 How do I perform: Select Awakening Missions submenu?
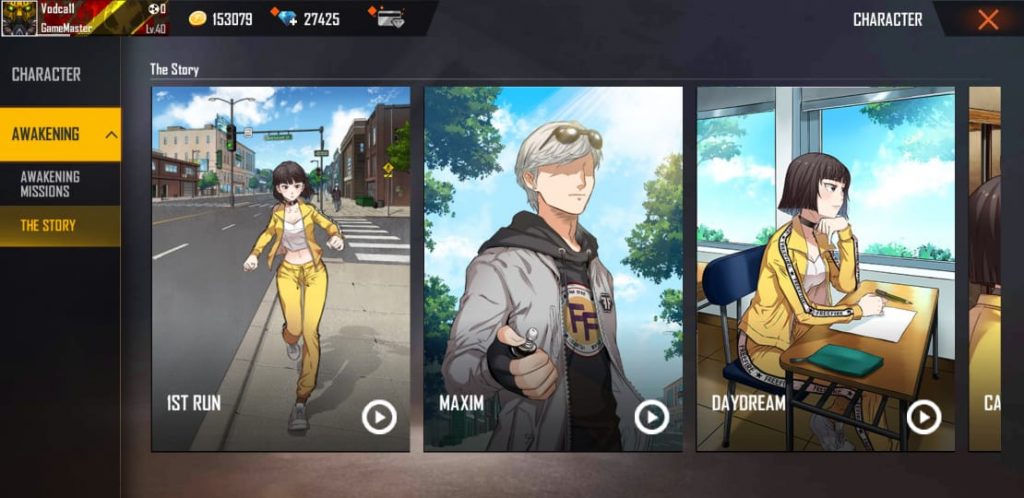tap(50, 184)
